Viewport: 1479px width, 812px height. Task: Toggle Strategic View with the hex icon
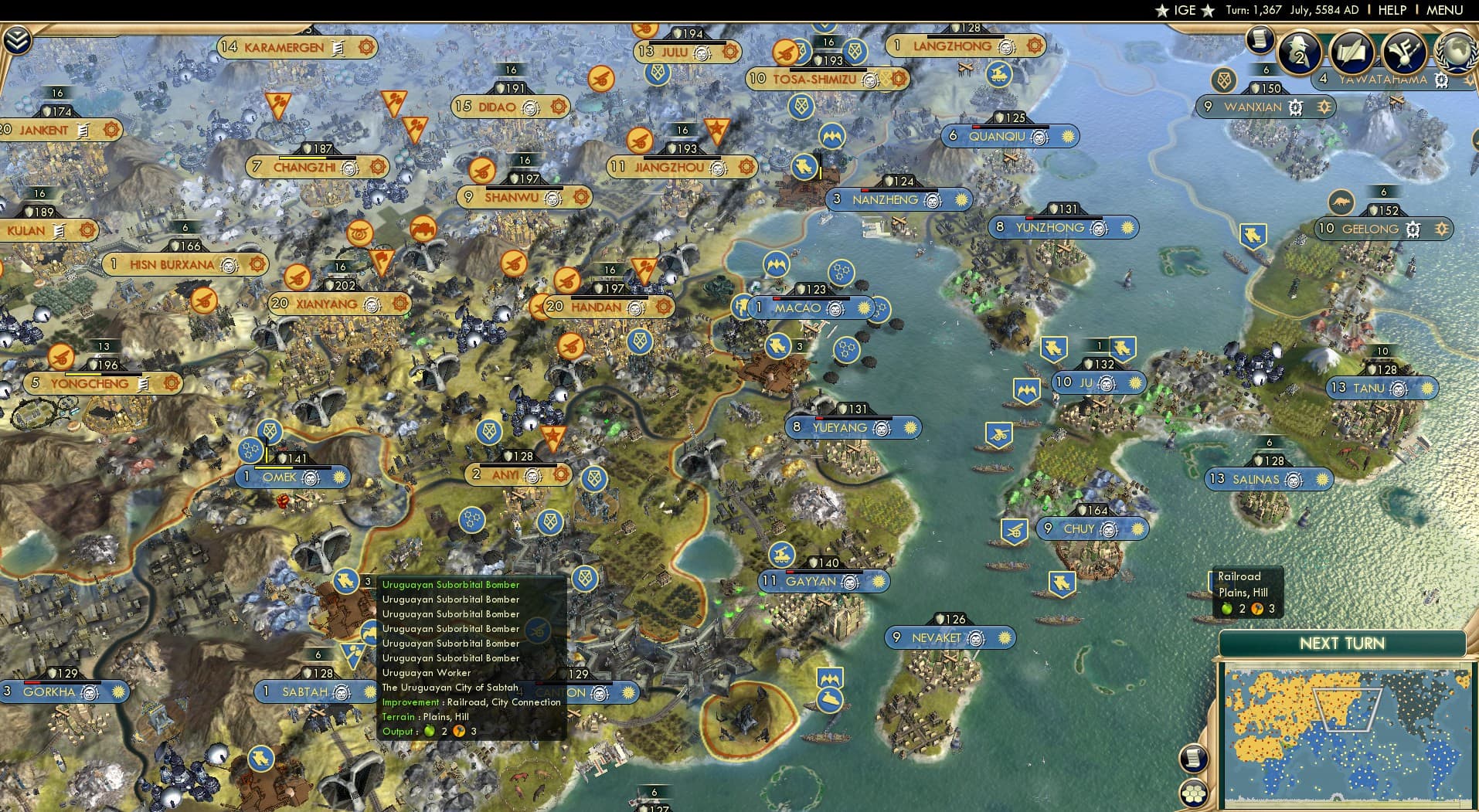[x=1193, y=794]
